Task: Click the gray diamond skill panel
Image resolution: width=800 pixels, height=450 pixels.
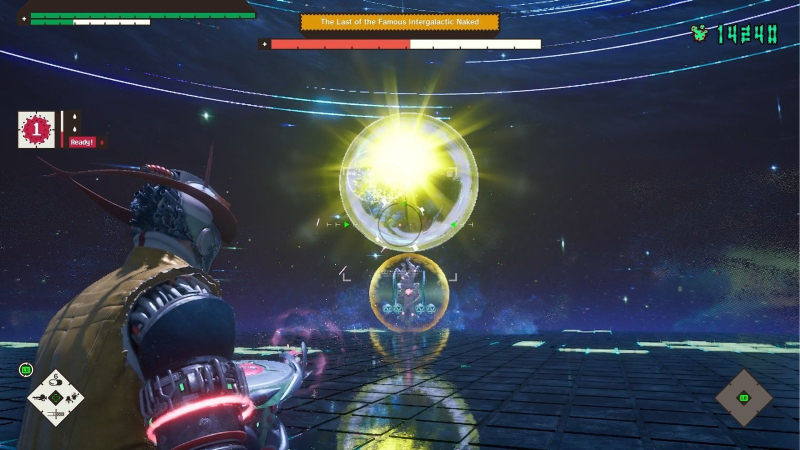Action: [744, 398]
